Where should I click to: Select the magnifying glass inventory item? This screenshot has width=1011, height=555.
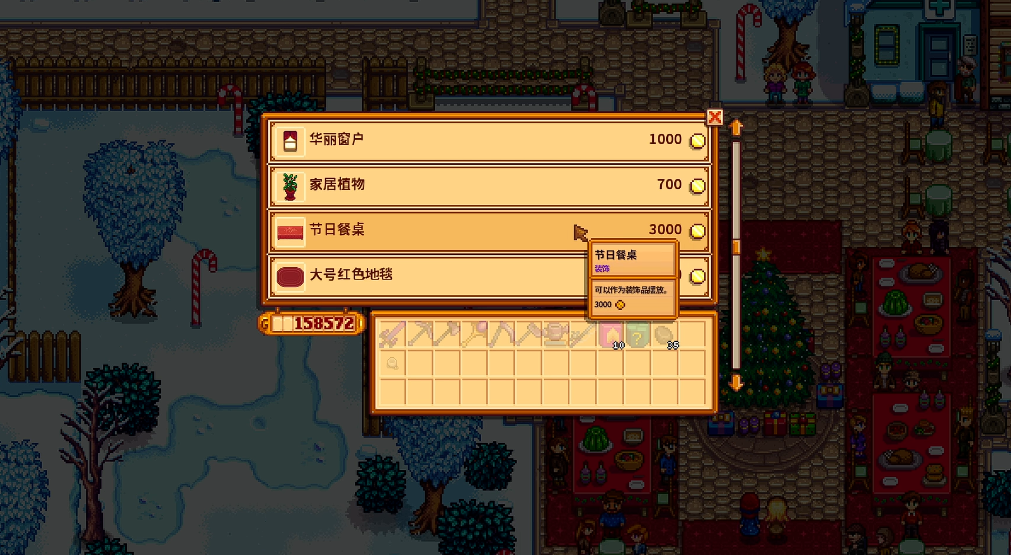point(391,363)
